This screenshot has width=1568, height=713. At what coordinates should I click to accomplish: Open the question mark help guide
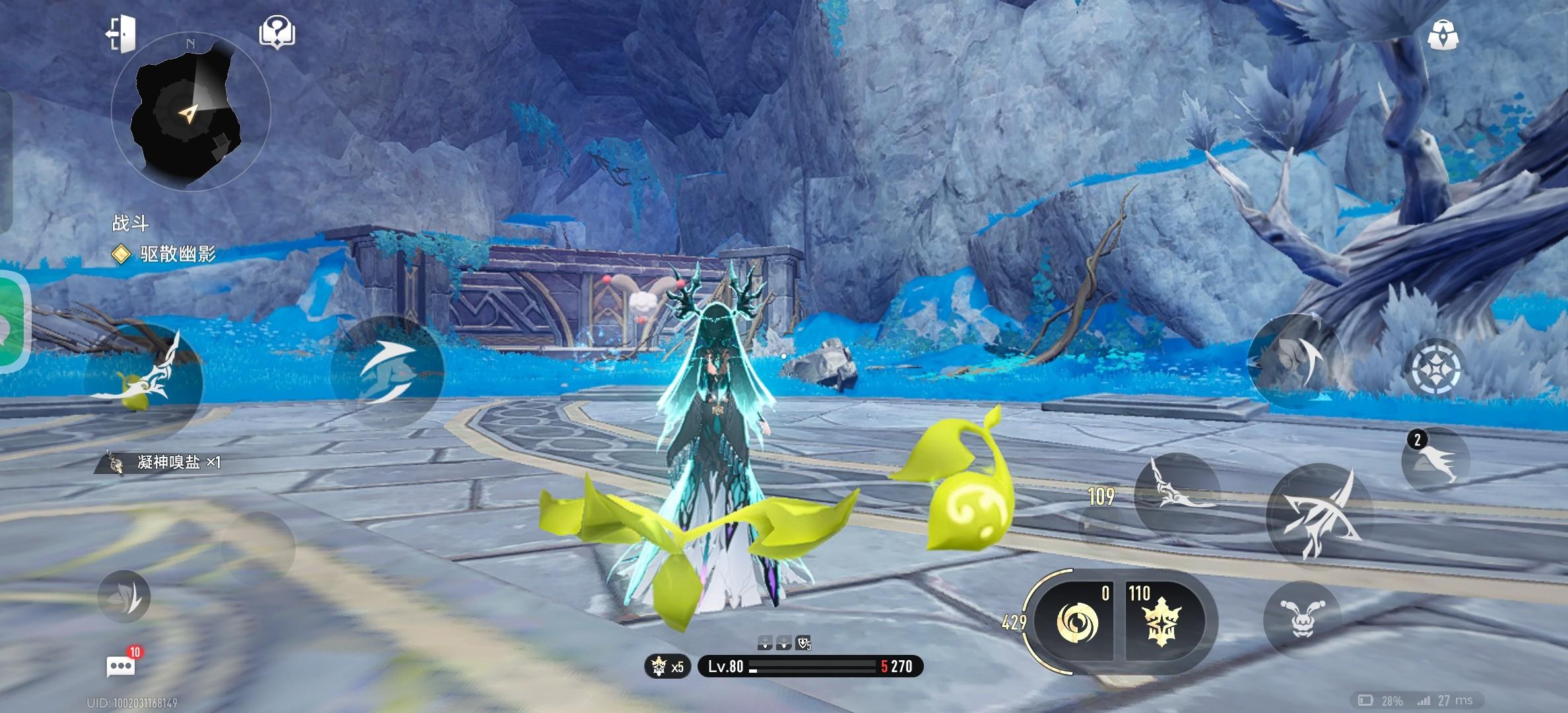(x=277, y=32)
